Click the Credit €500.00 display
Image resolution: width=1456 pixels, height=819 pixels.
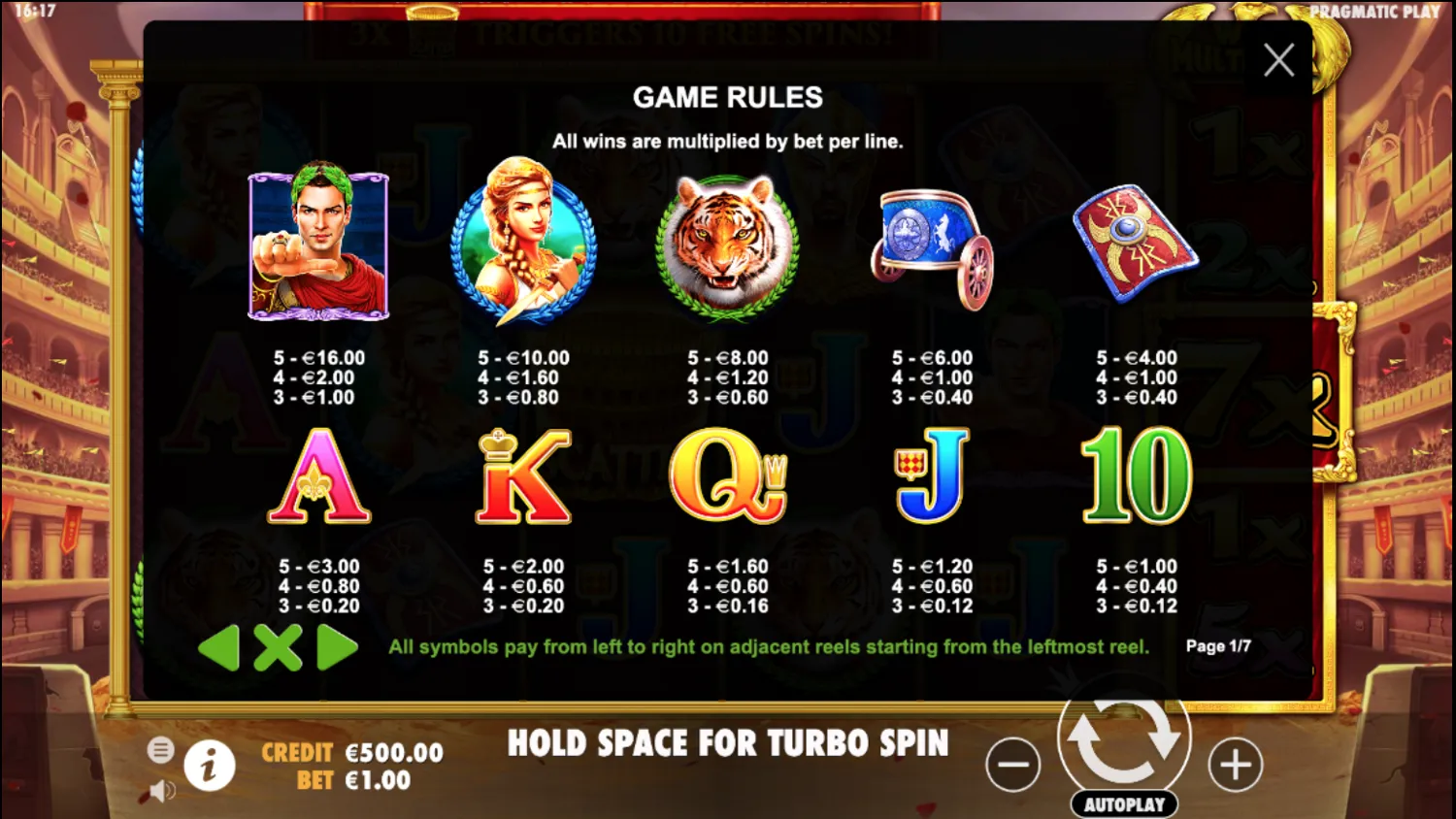(x=349, y=751)
